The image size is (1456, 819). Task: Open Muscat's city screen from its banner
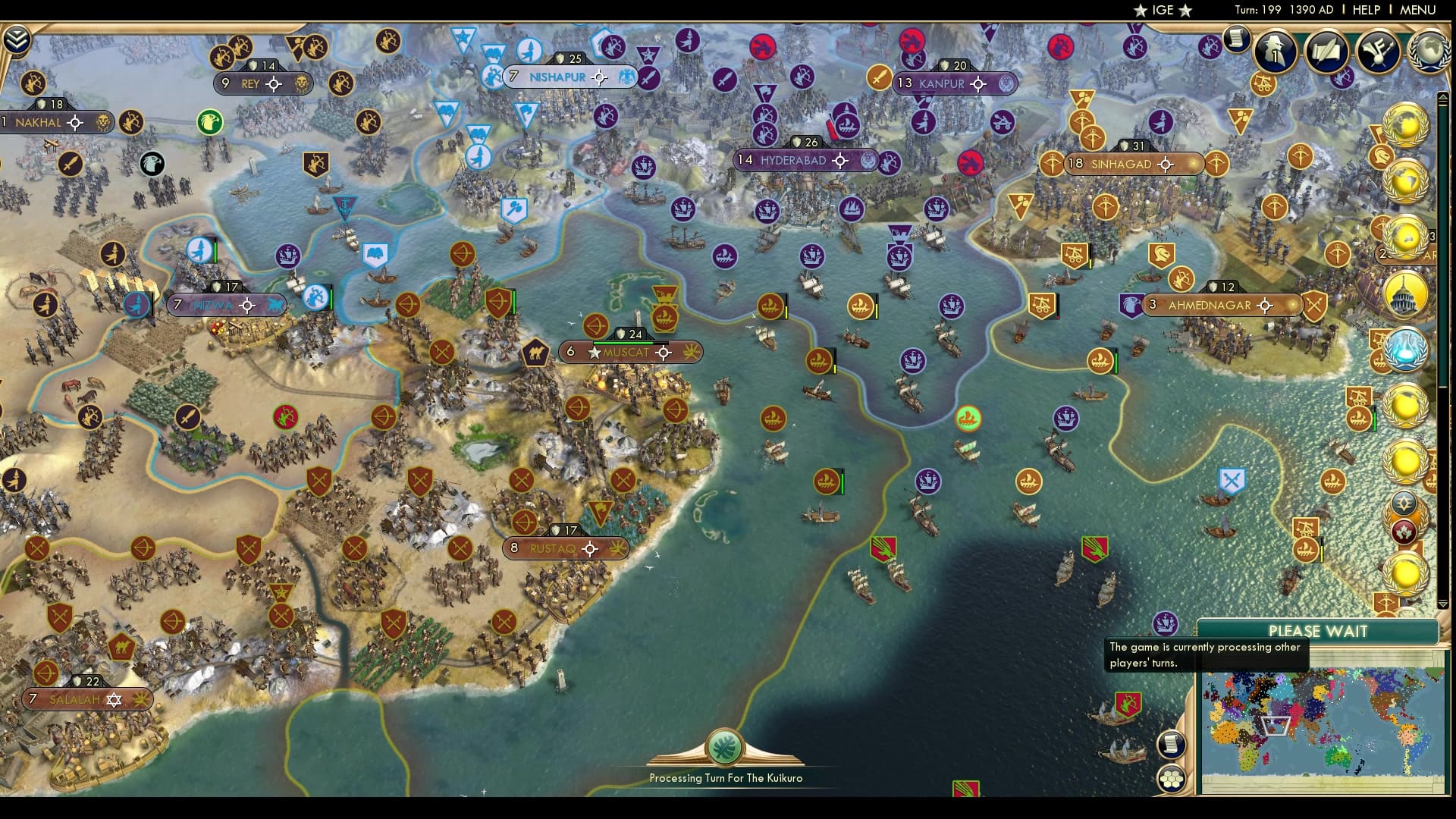(631, 352)
